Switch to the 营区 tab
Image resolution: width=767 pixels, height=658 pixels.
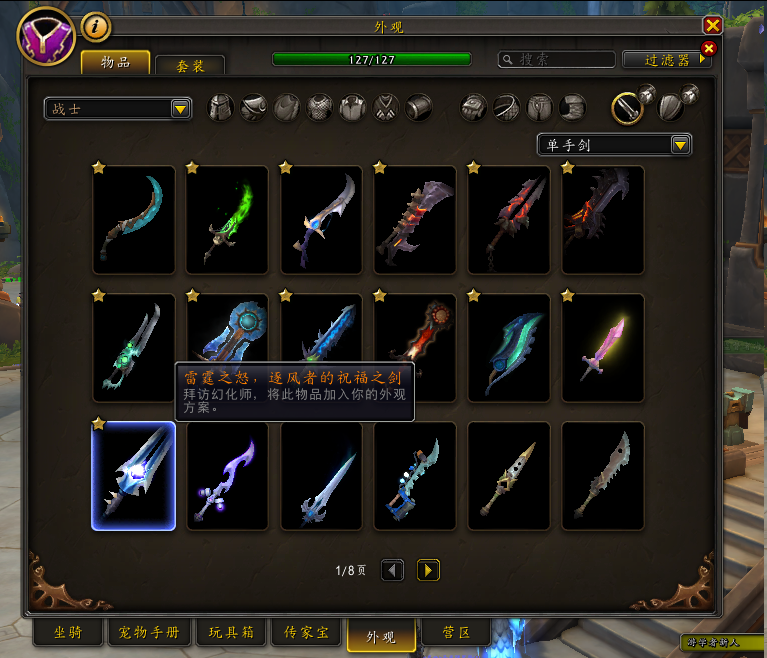click(455, 633)
